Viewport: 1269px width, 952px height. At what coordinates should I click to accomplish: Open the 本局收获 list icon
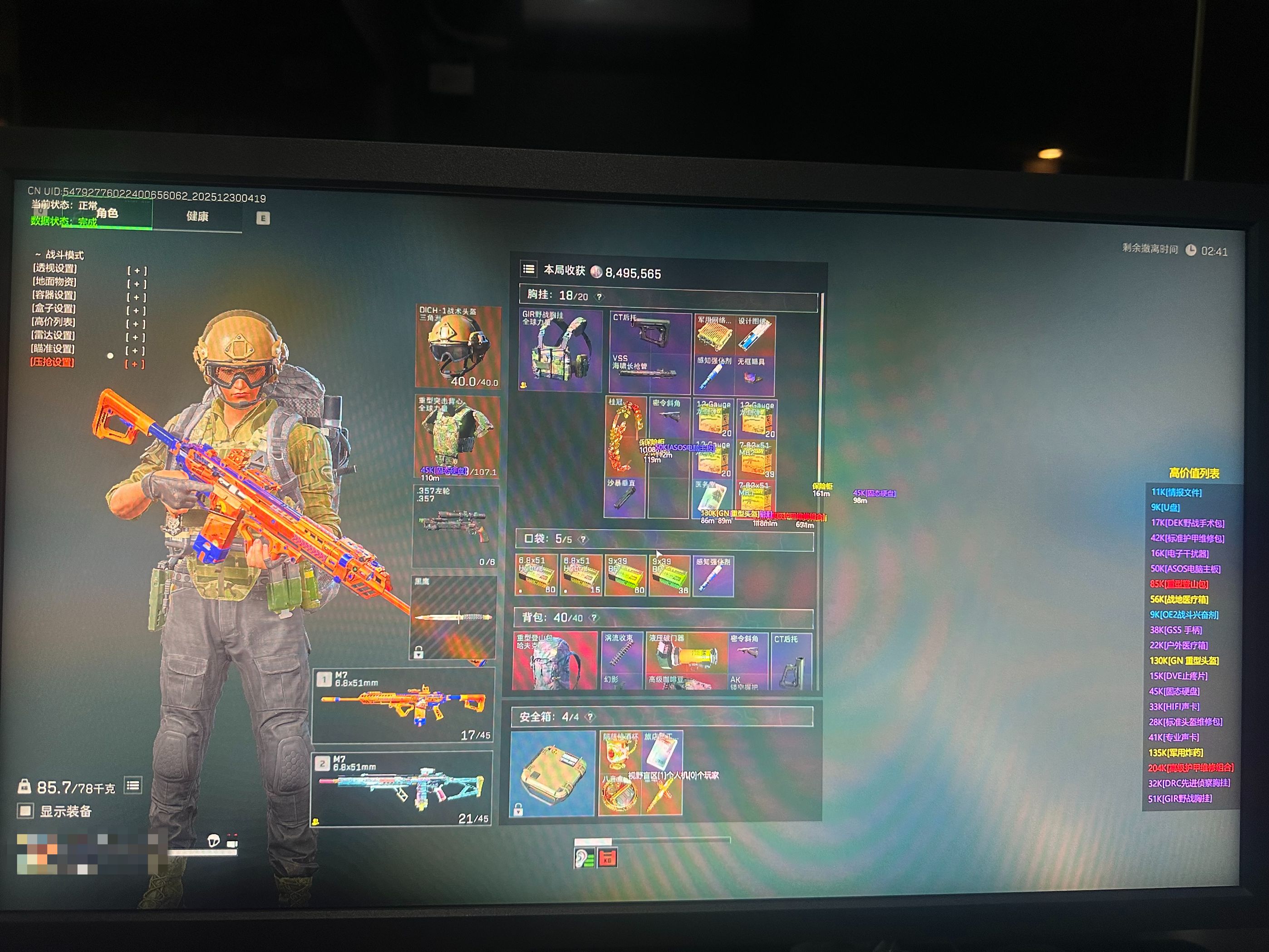pos(528,269)
